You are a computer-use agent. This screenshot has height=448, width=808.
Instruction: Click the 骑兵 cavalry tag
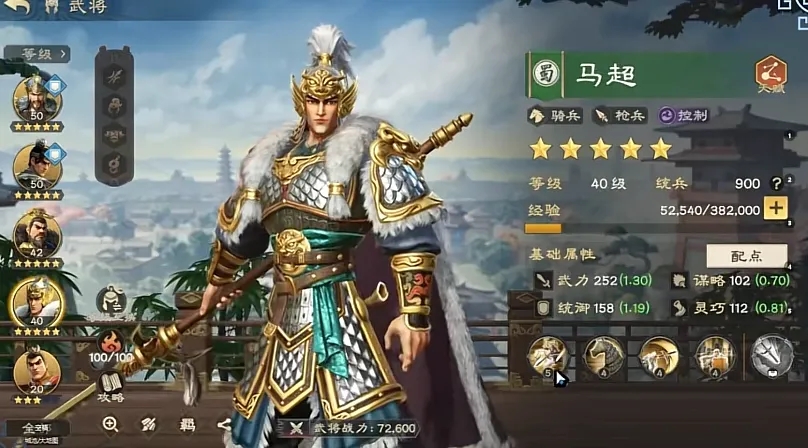coord(555,116)
